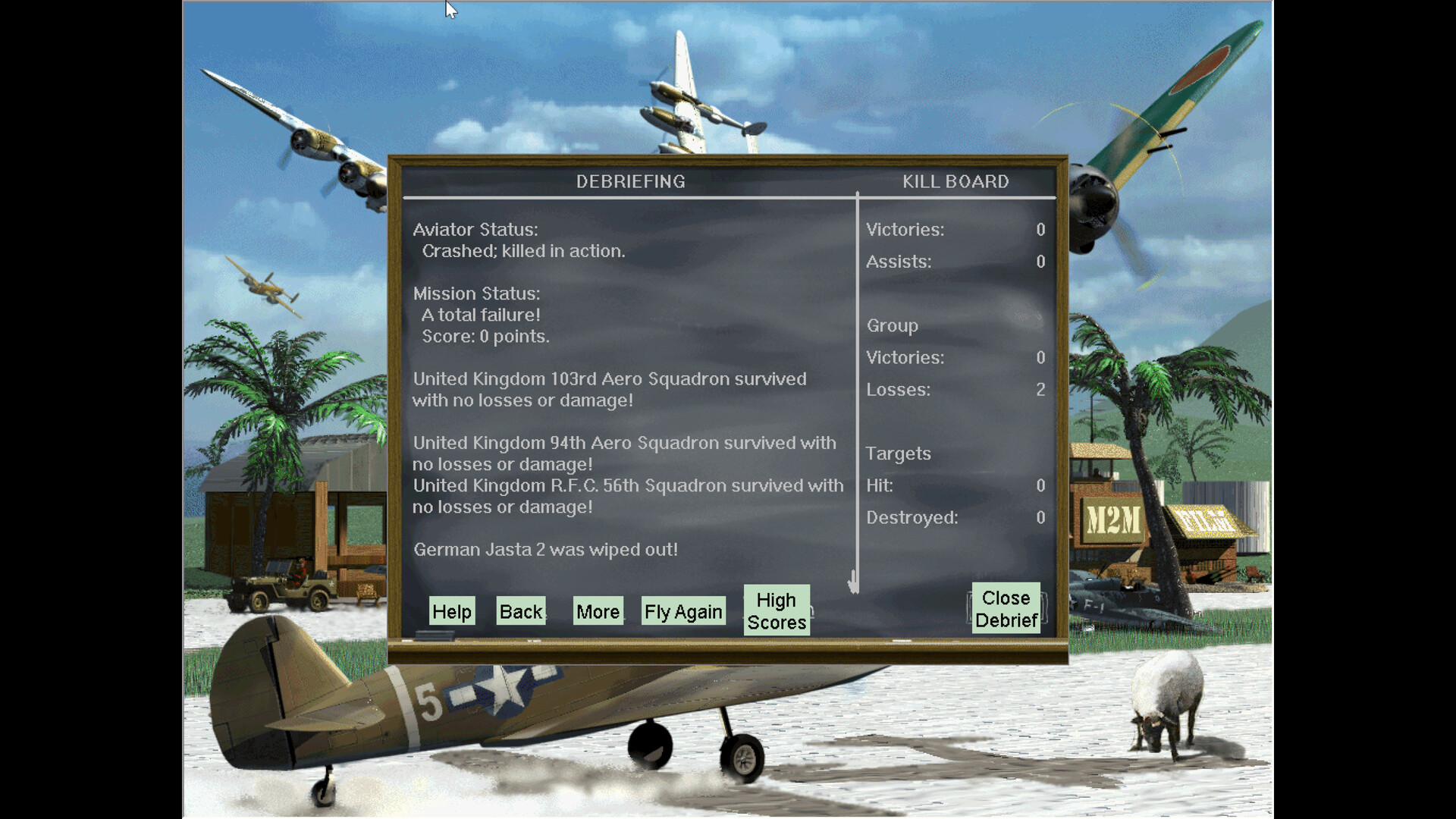View the High Scores list
Screen dimensions: 1456x819
coord(775,610)
